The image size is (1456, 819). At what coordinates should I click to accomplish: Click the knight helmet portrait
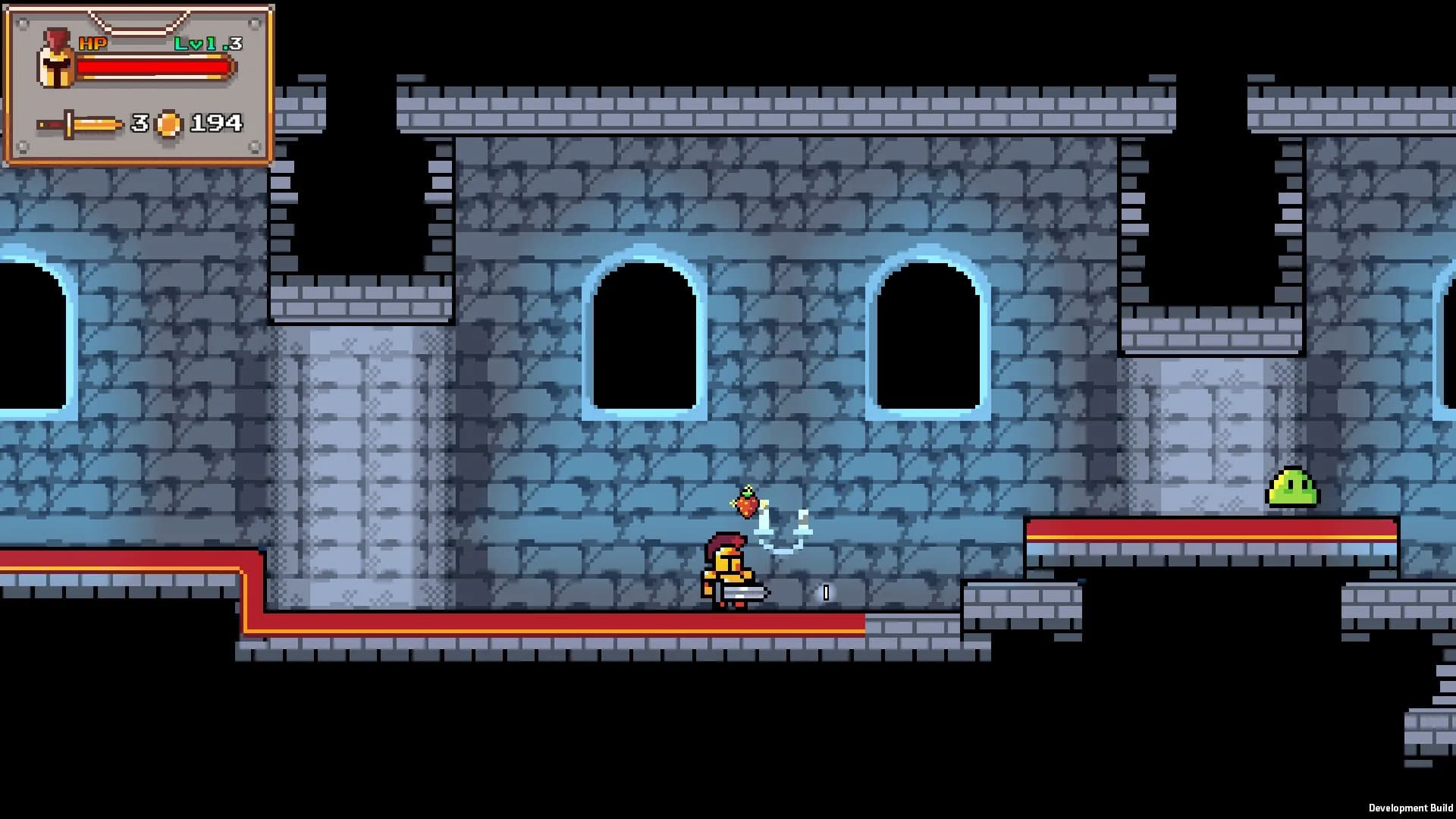55,61
